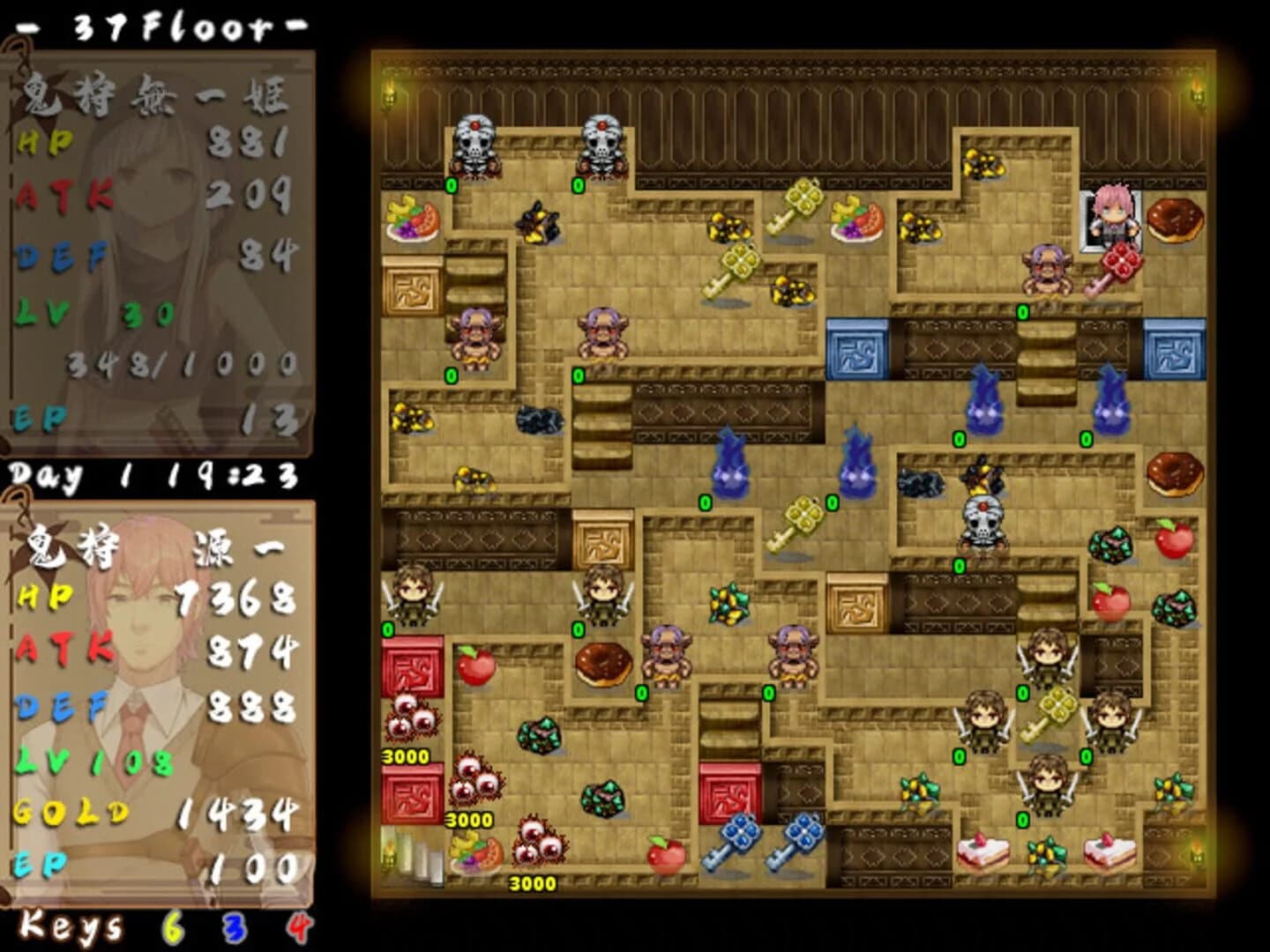Image resolution: width=1270 pixels, height=952 pixels.
Task: Check the yellow key count of 6
Action: pos(173,927)
